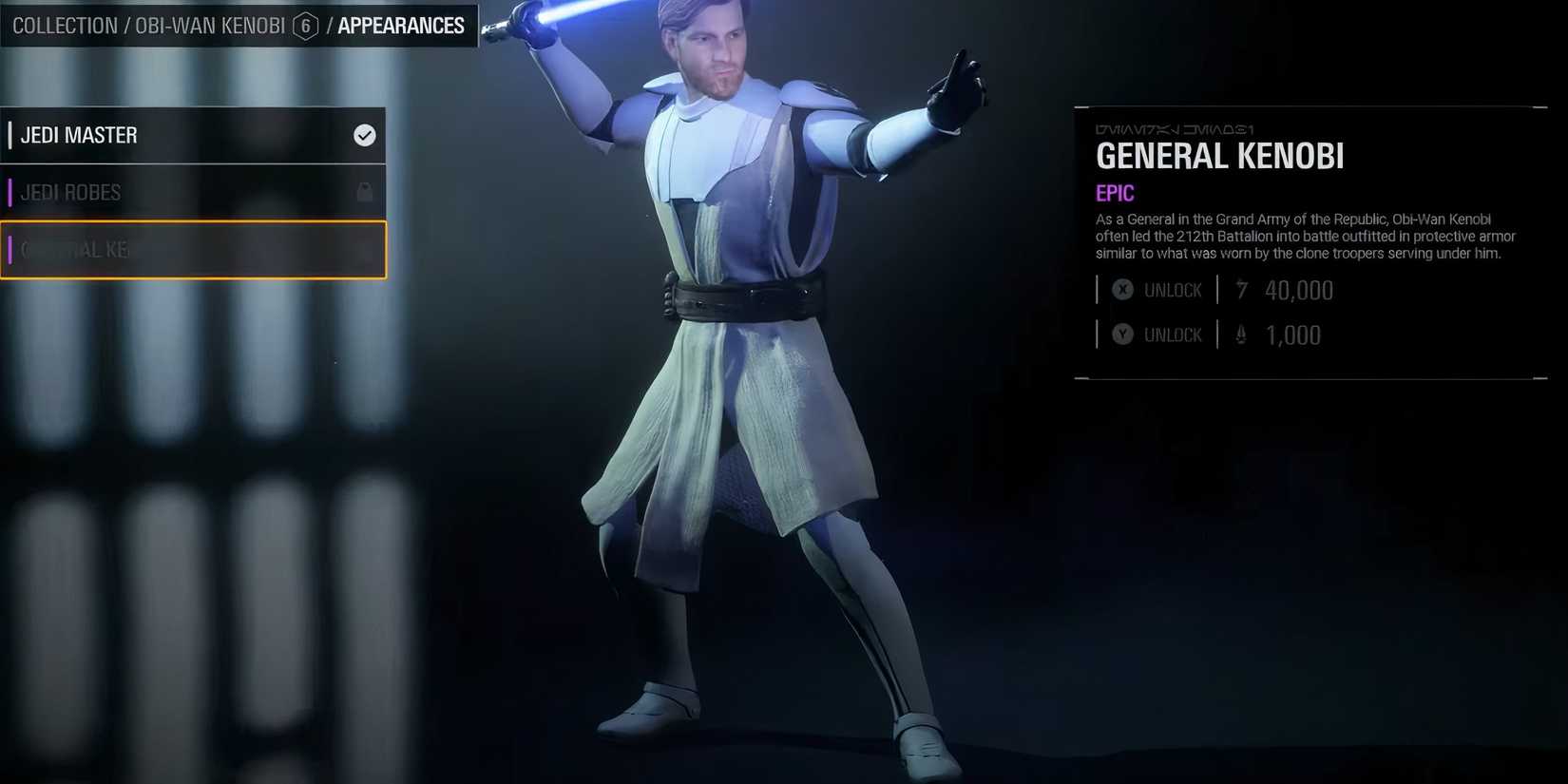Viewport: 1568px width, 784px height.
Task: Click the purple accent bar on Jedi Robes
Action: pos(10,192)
